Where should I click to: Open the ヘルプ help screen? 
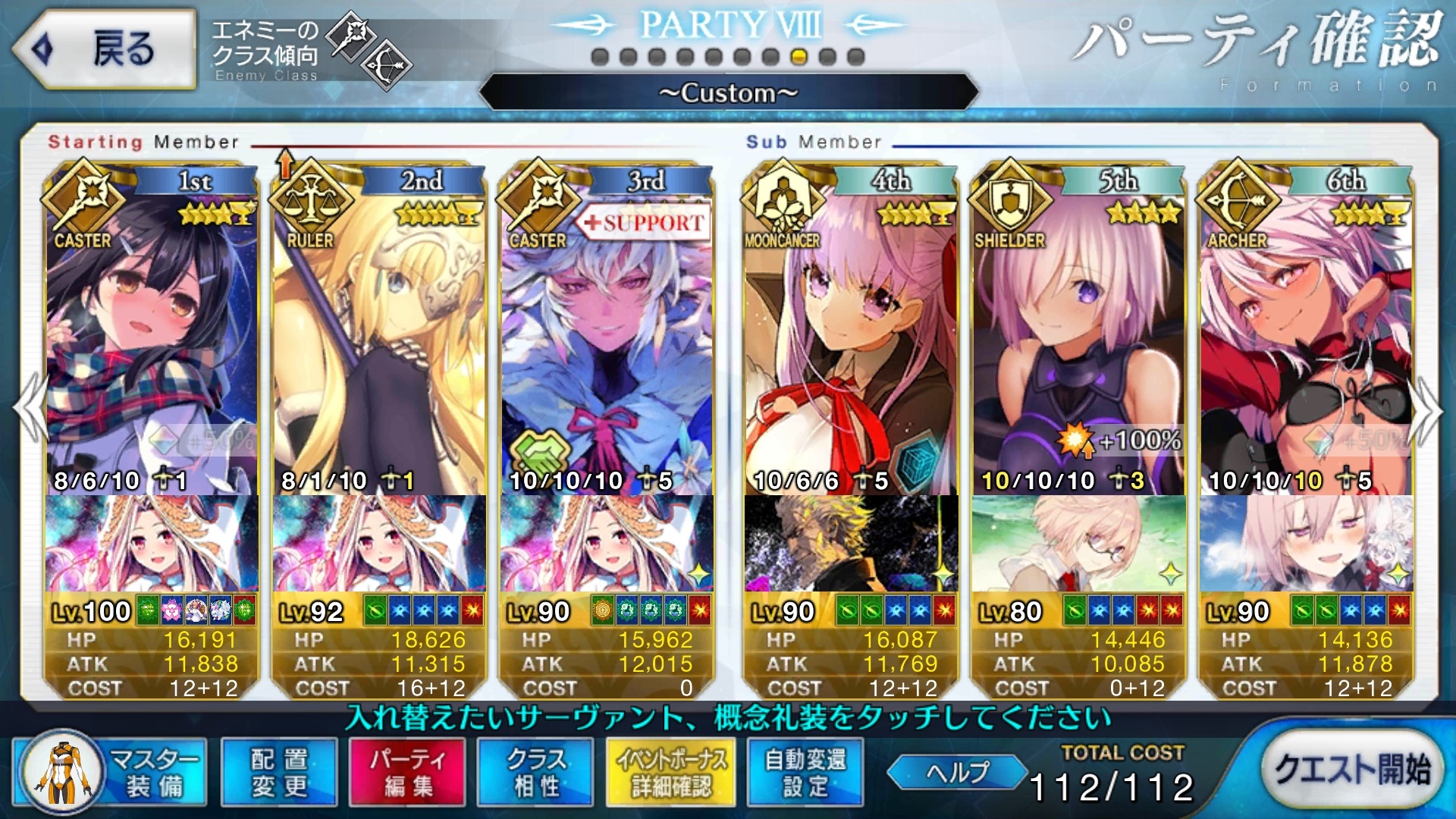point(957,772)
